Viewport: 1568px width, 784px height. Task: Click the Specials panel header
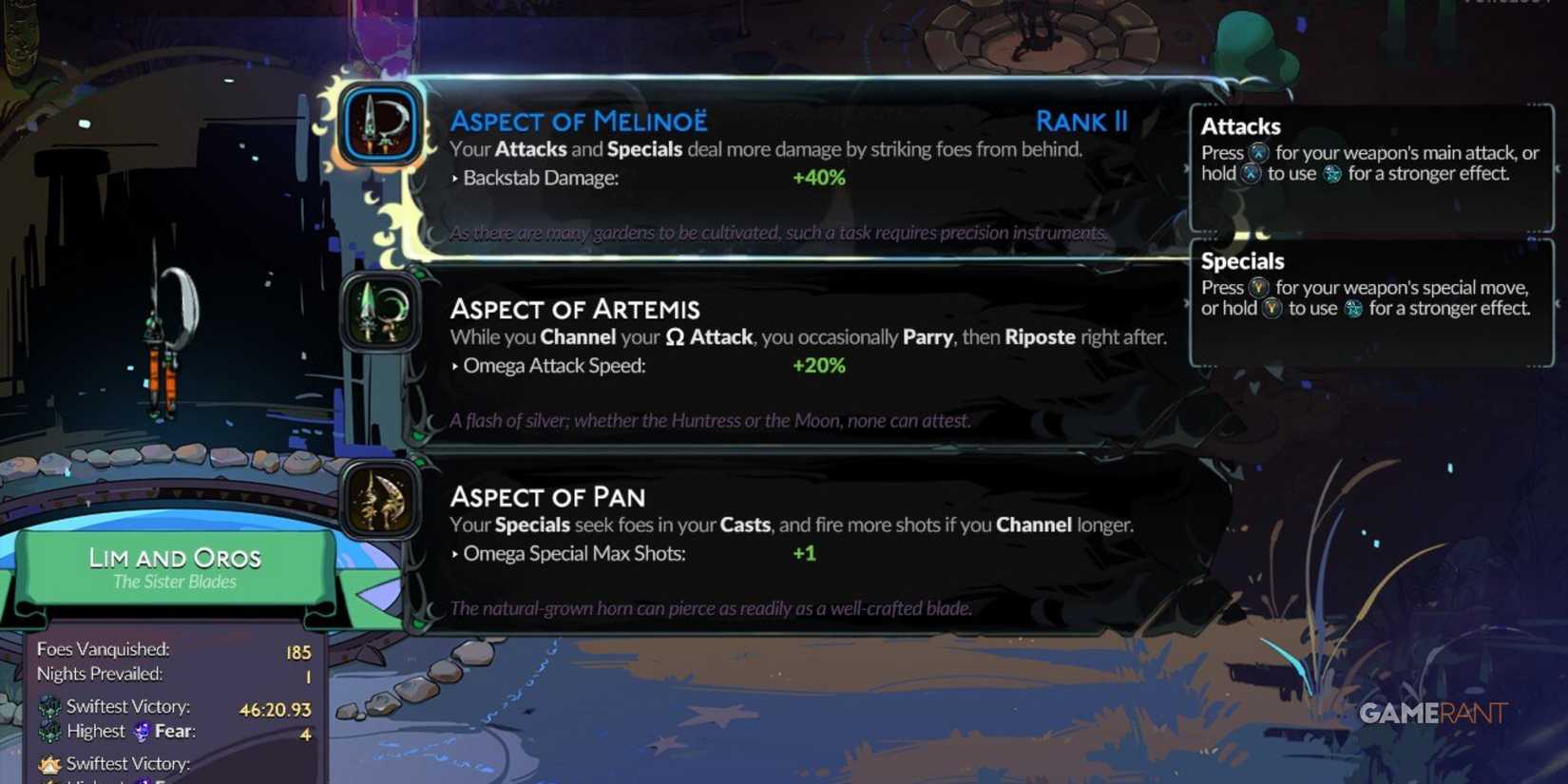[1242, 260]
